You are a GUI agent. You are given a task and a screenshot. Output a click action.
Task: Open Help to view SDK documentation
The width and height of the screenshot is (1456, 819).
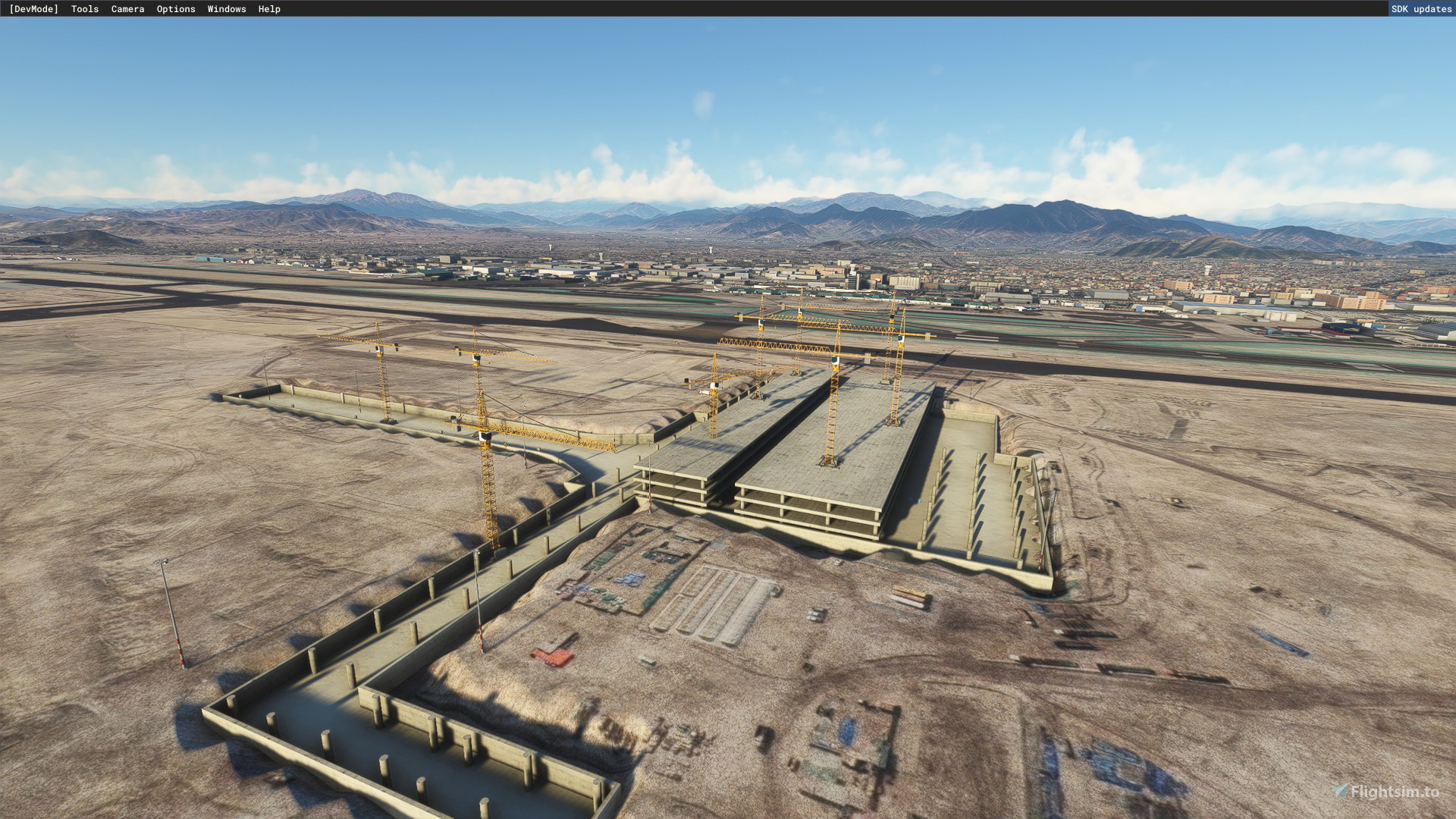click(x=269, y=9)
